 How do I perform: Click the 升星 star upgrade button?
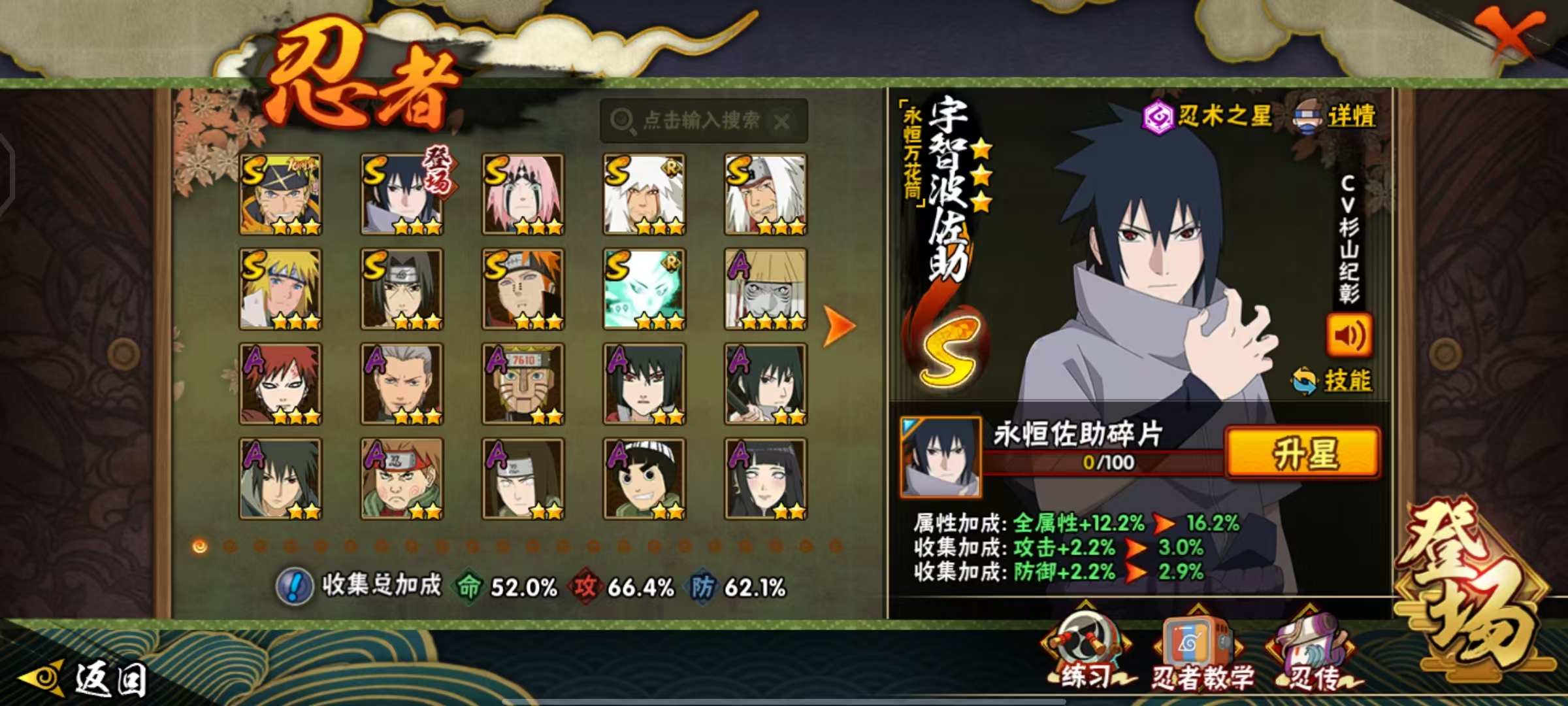tap(1303, 453)
